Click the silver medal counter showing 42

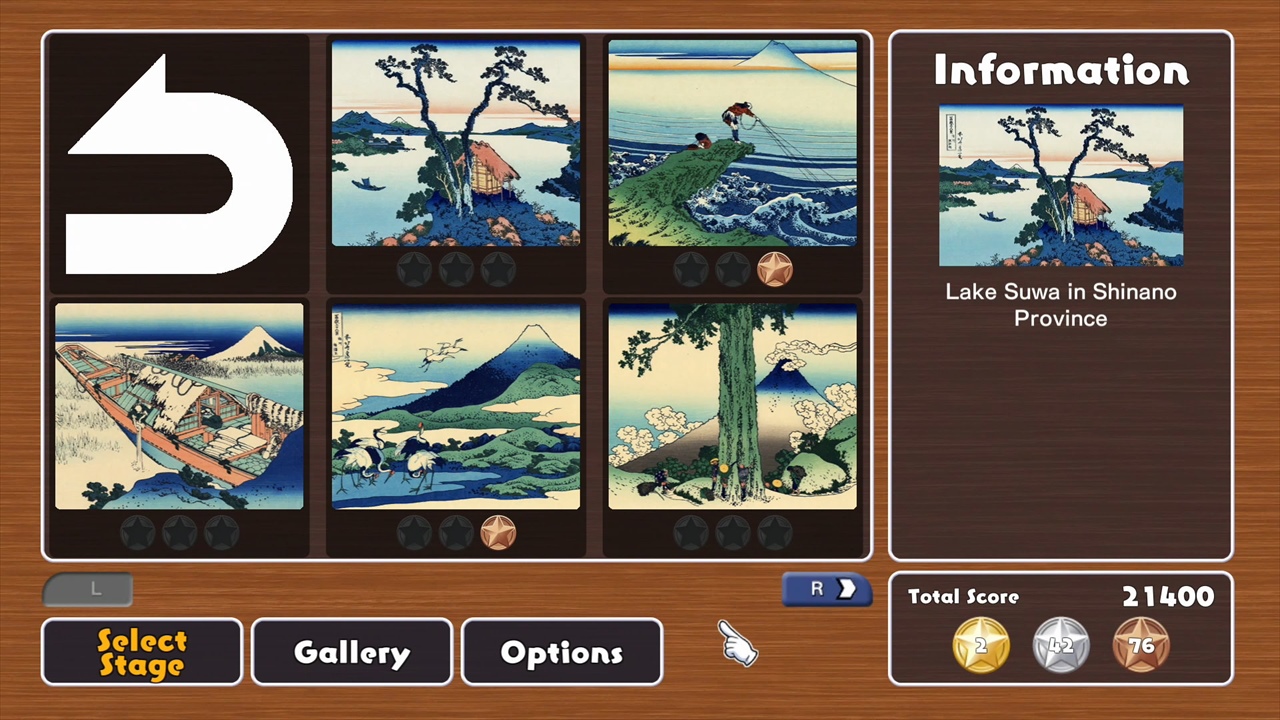tap(1060, 645)
